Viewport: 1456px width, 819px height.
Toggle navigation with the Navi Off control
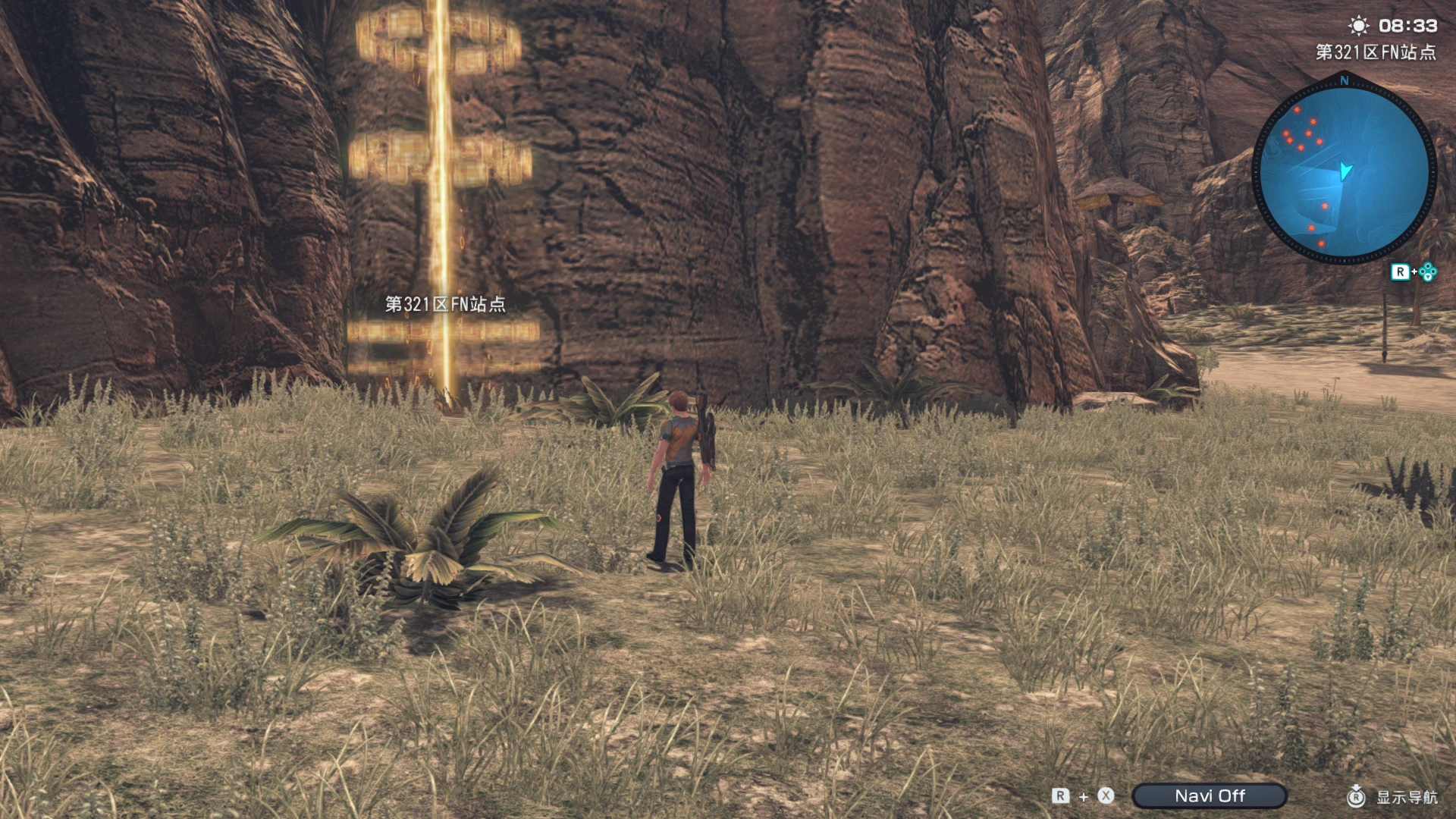pos(1211,795)
